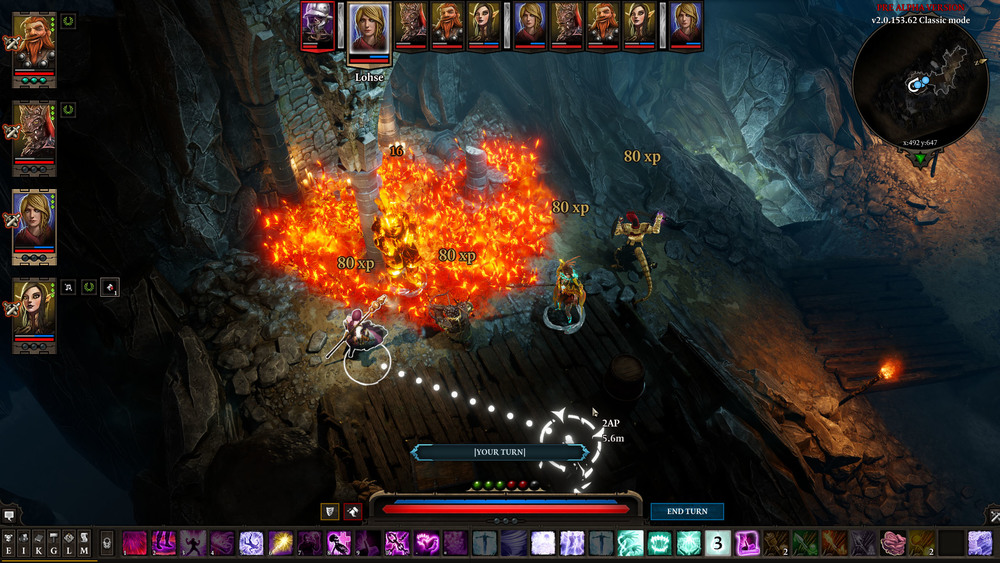Open the crafting hammer button labeled G
1000x563 pixels.
point(54,543)
